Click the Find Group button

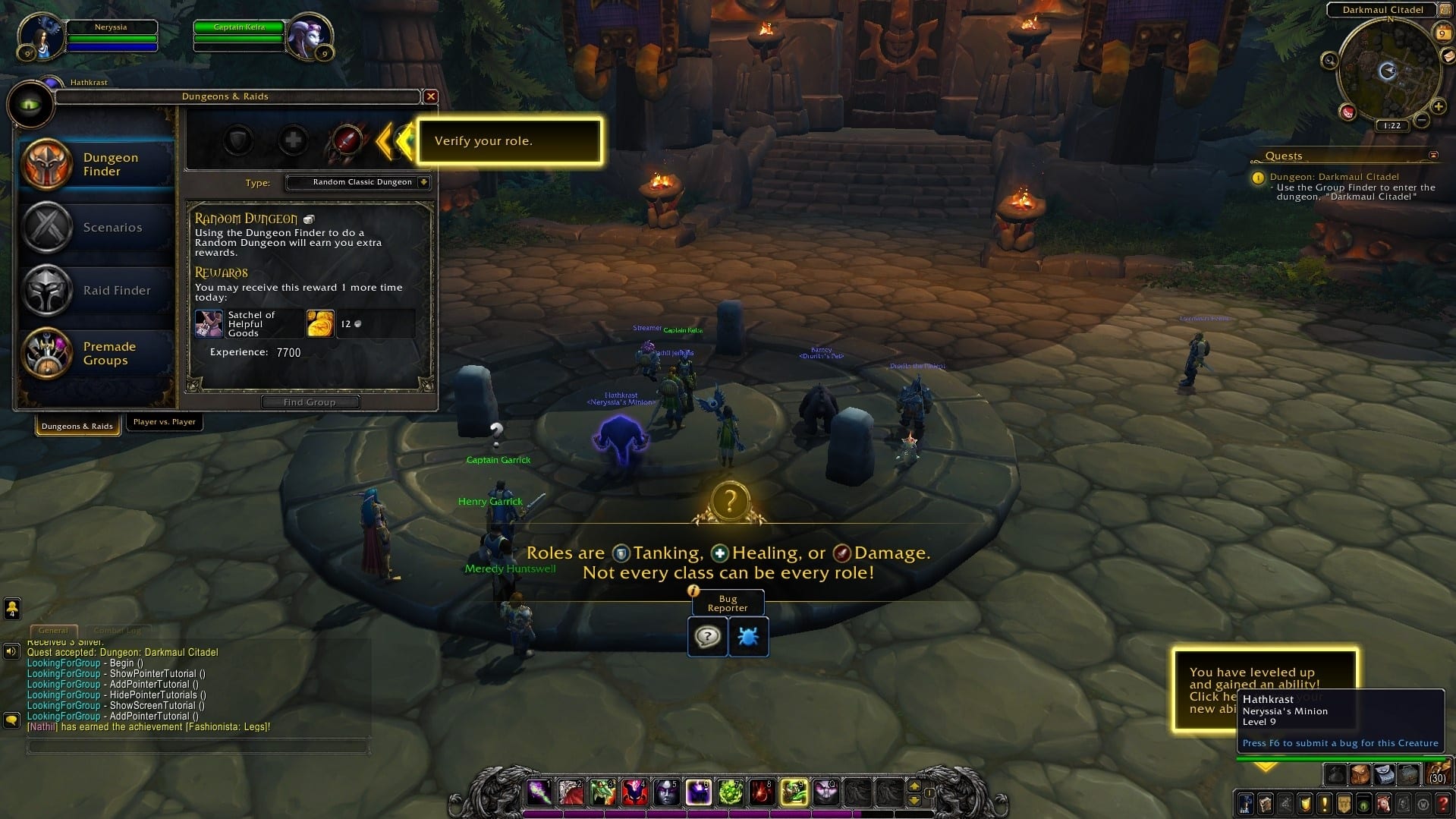click(x=310, y=402)
